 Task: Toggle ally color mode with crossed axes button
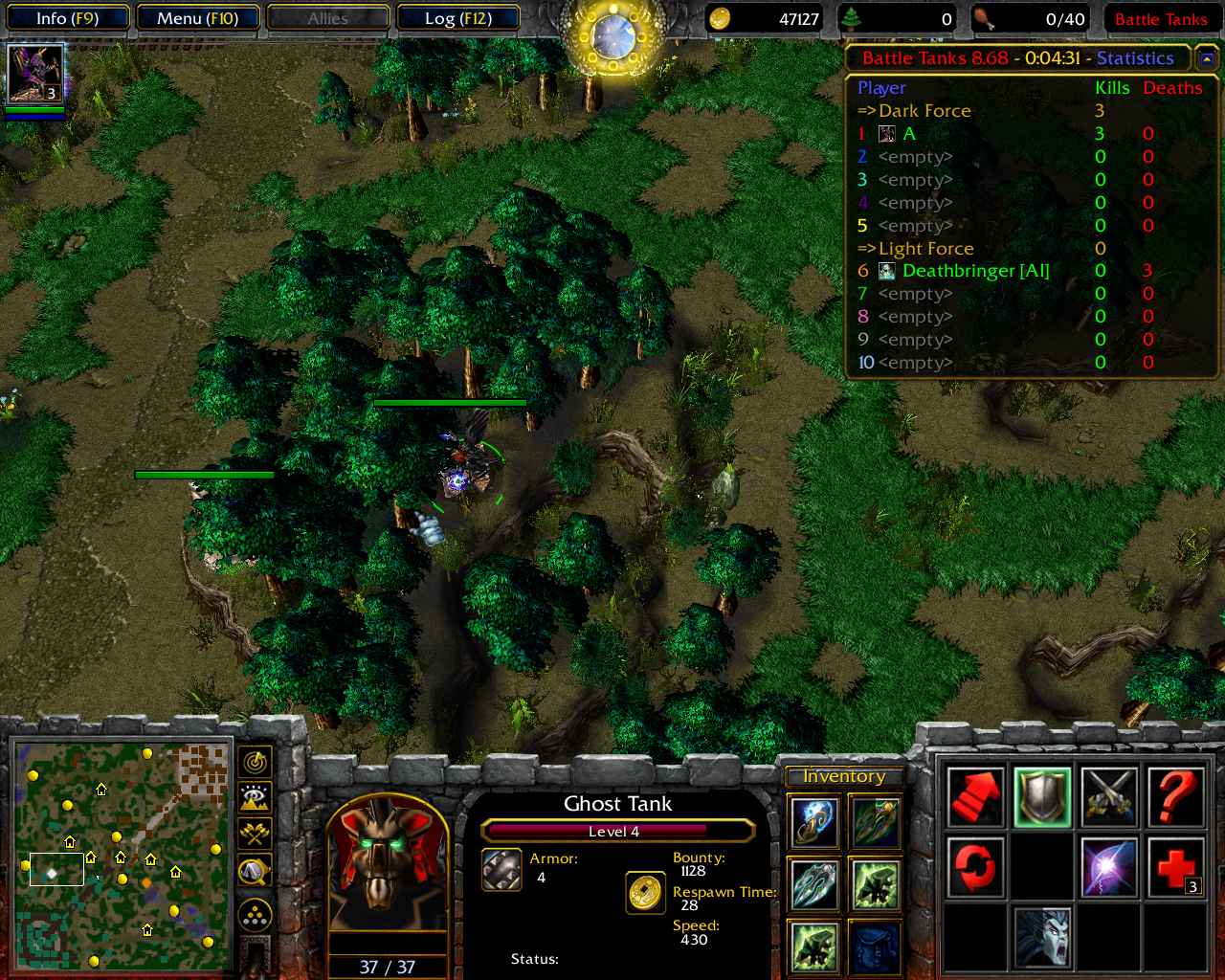(x=255, y=834)
